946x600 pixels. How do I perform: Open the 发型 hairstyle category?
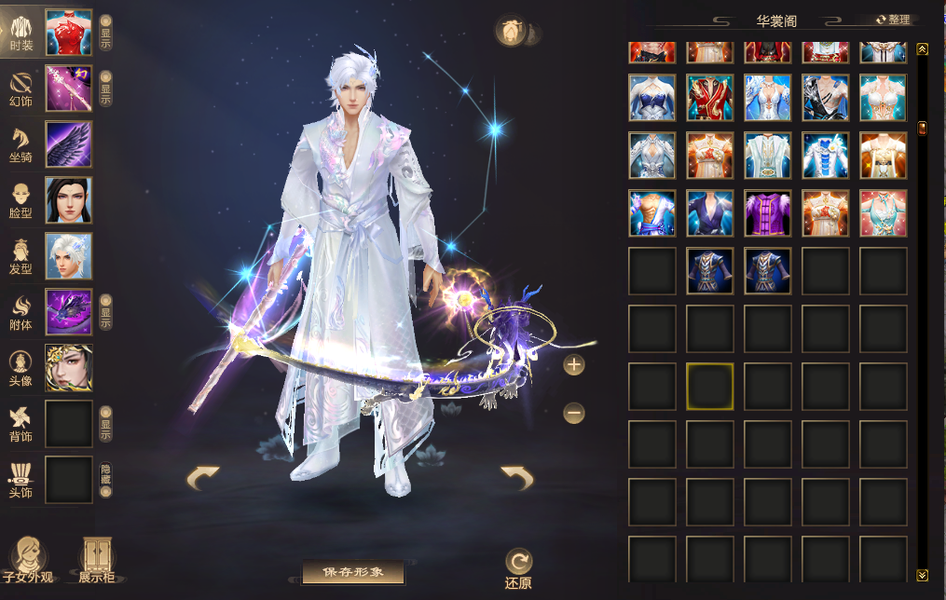click(x=21, y=256)
